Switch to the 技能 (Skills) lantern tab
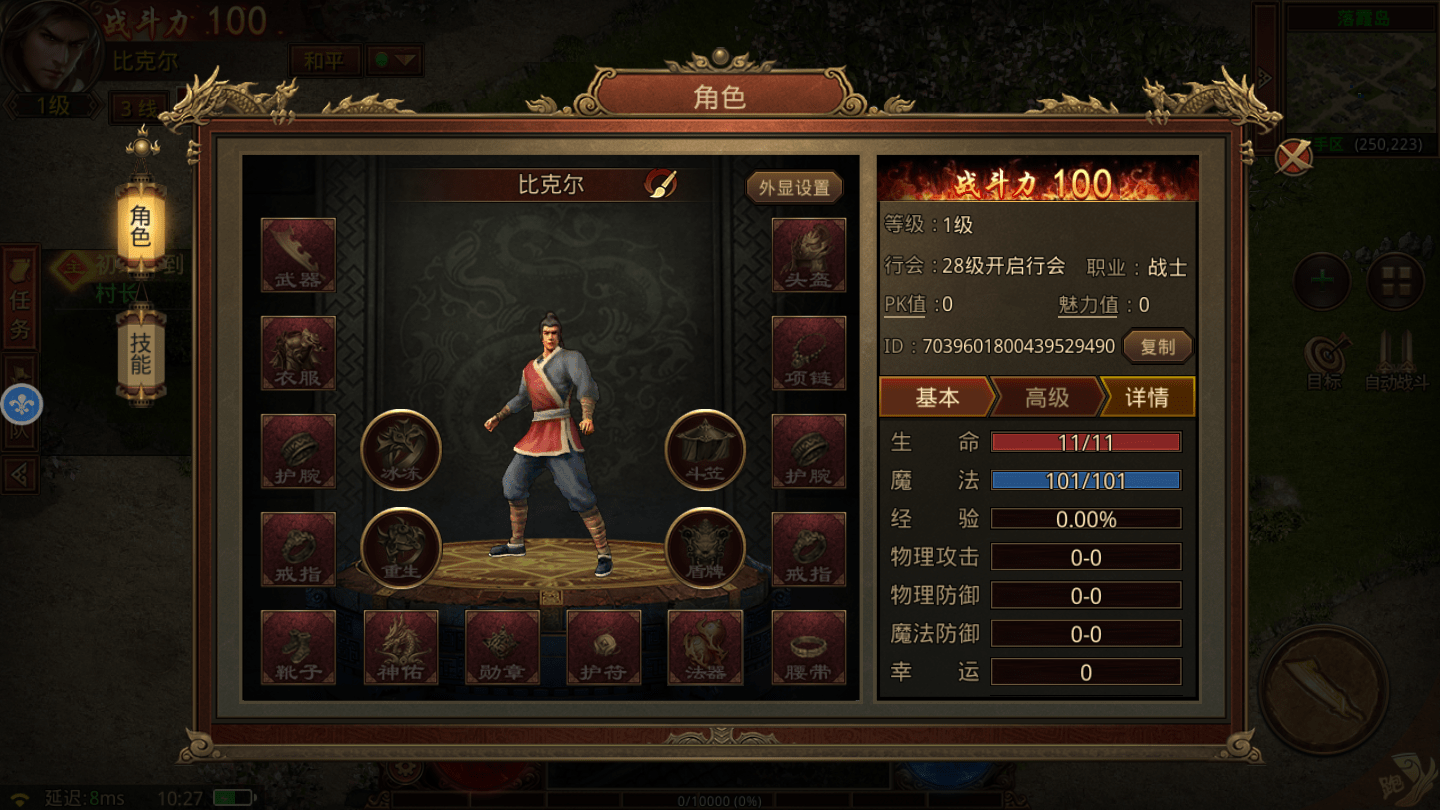Viewport: 1440px width, 810px height. coord(141,350)
